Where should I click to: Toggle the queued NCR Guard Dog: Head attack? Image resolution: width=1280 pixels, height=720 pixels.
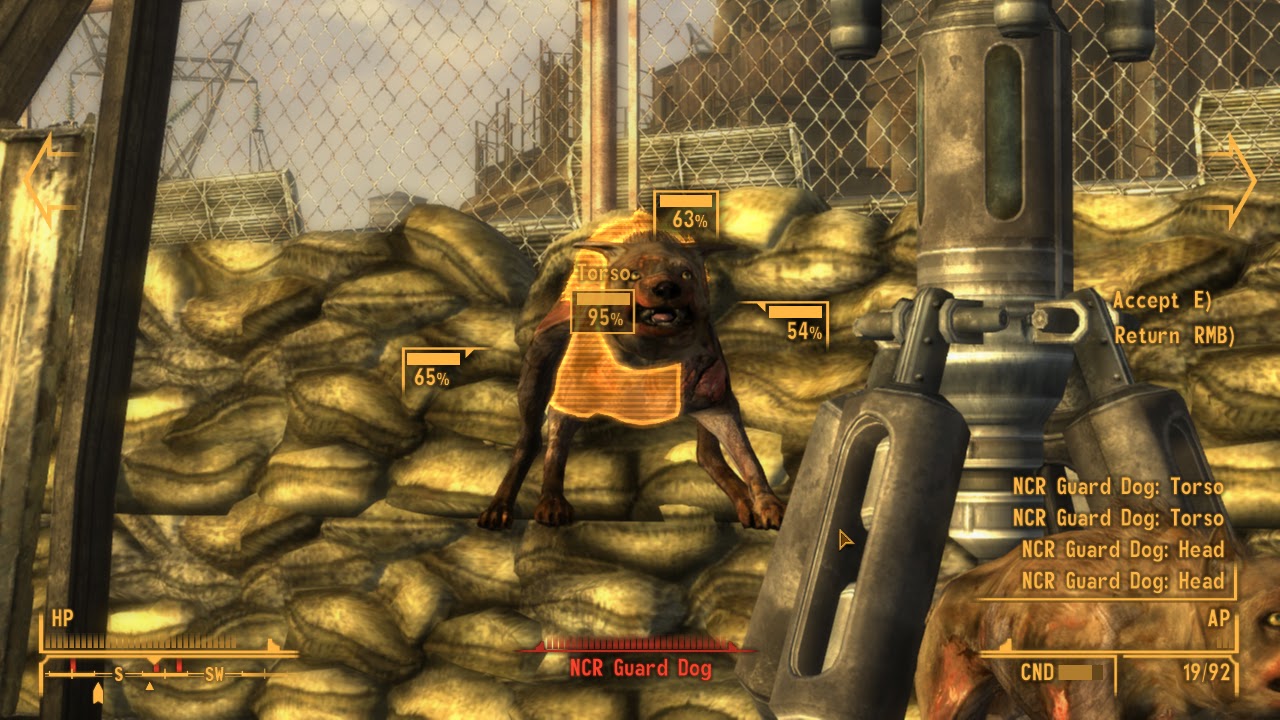click(1122, 549)
